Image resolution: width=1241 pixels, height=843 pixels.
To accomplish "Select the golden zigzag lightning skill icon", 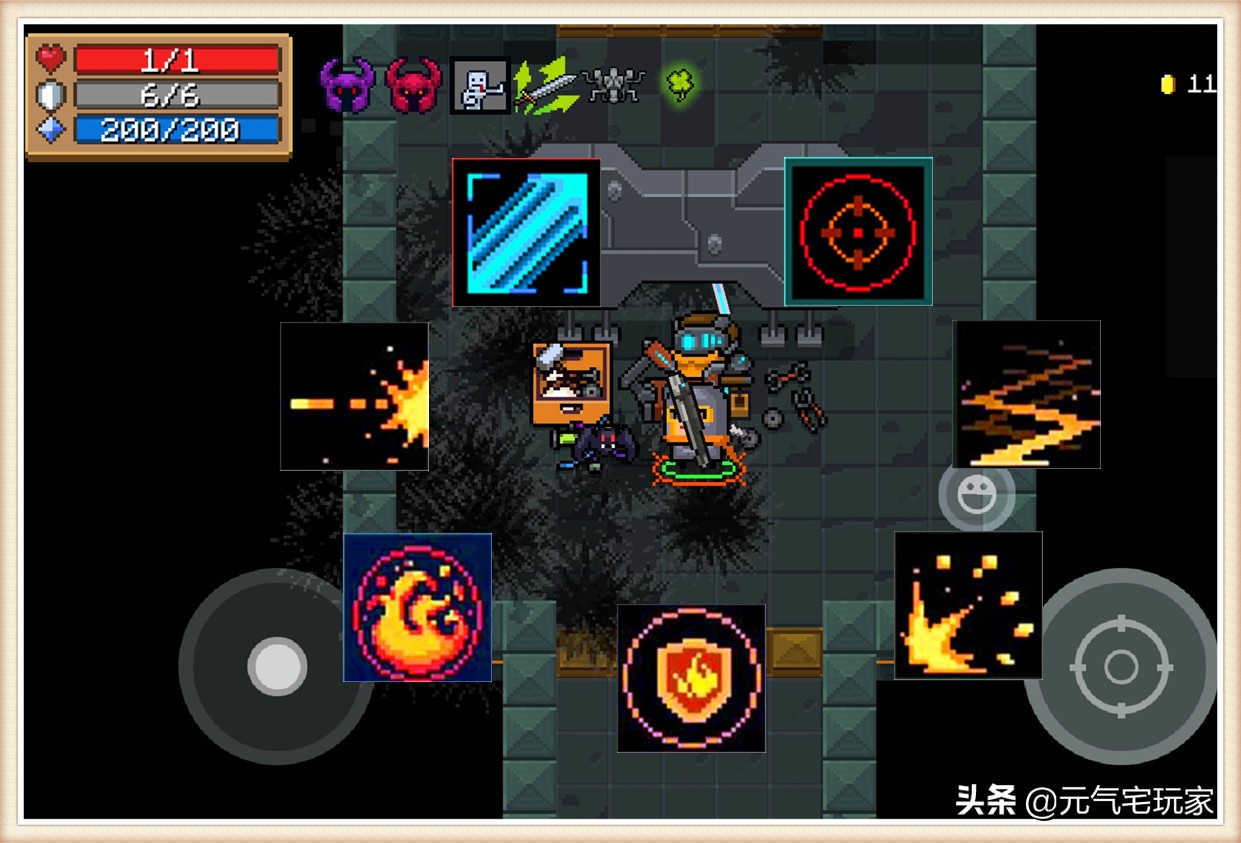I will tap(1026, 394).
